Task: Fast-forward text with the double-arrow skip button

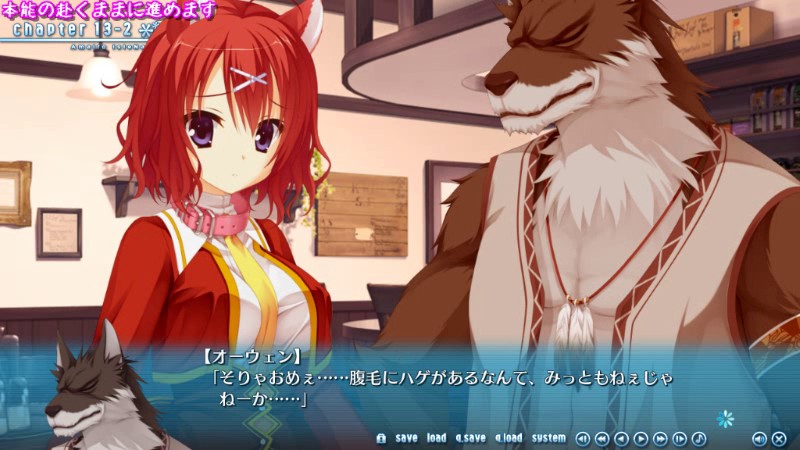Action: [x=660, y=438]
